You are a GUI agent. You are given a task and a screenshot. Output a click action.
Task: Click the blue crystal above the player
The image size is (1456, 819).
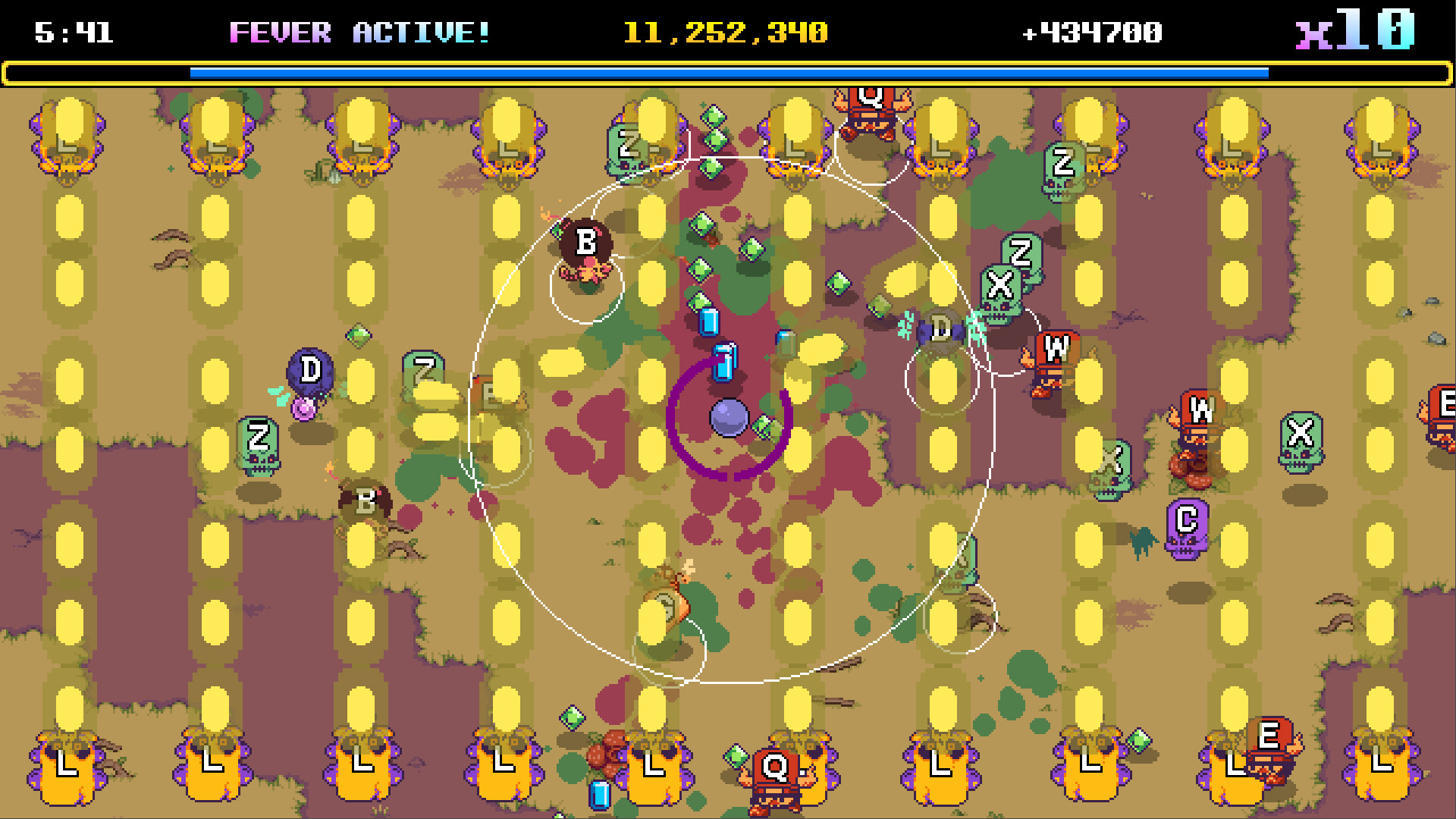[x=724, y=360]
